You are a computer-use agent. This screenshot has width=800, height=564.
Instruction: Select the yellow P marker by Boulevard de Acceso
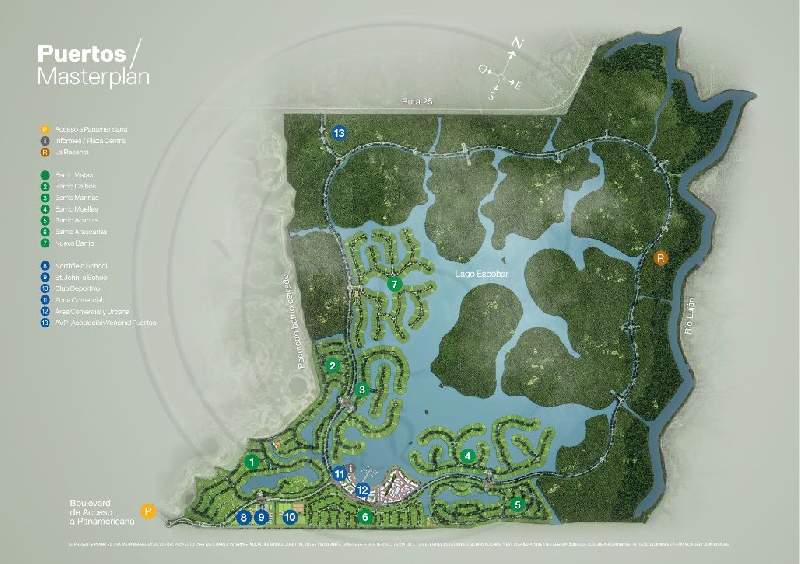[x=147, y=511]
